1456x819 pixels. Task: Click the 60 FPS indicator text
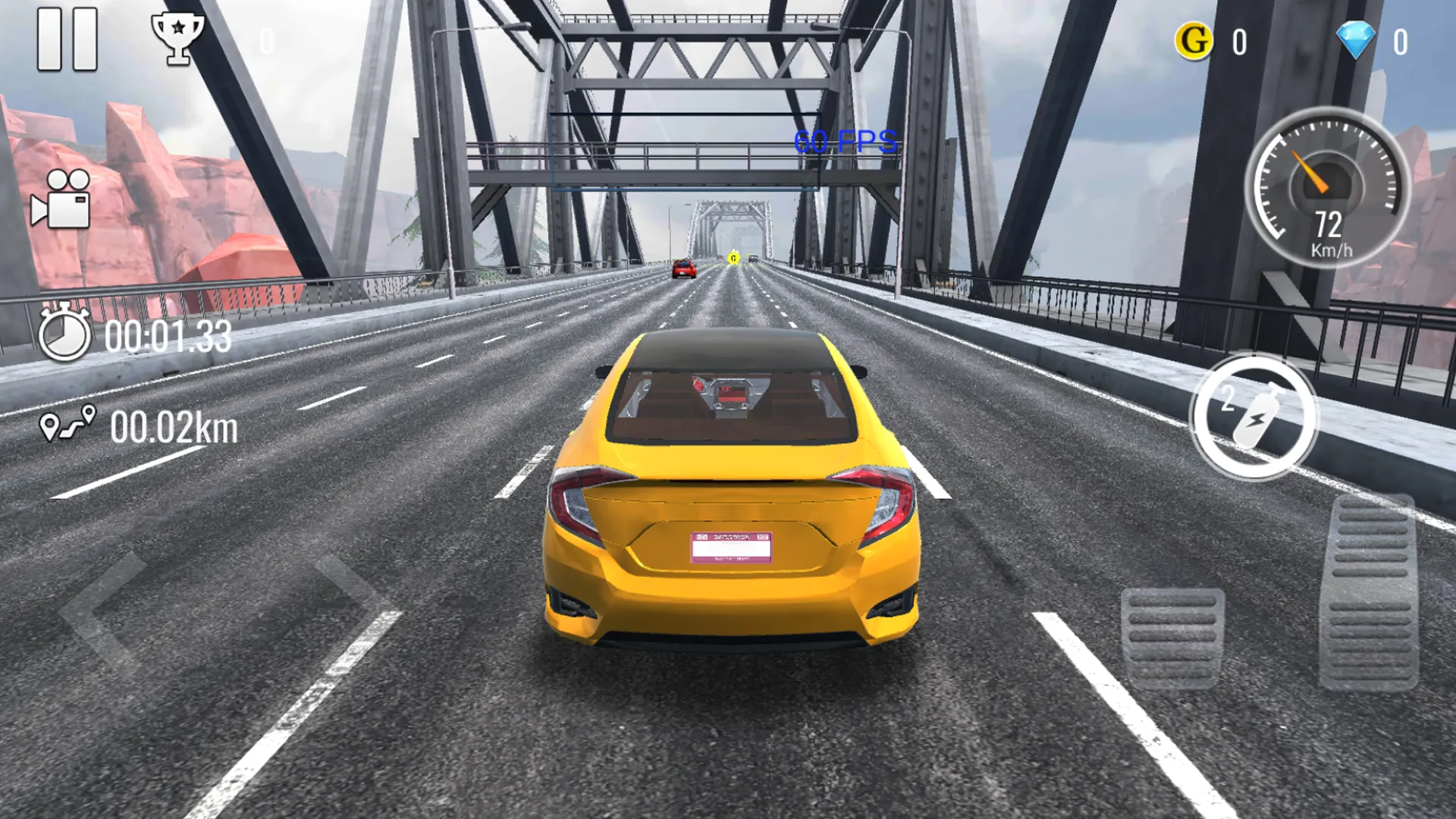[844, 141]
